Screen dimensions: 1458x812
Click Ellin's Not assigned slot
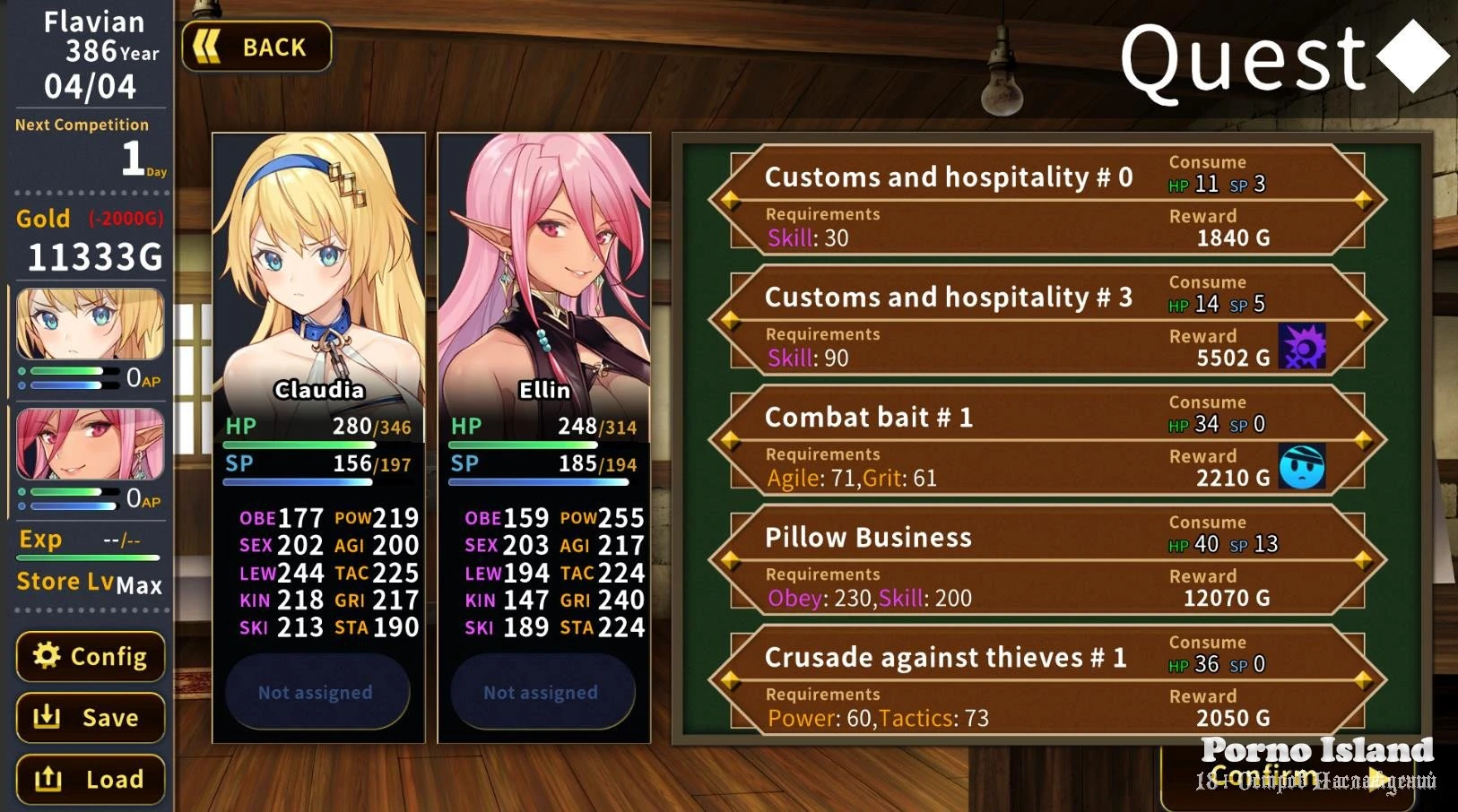coord(541,692)
